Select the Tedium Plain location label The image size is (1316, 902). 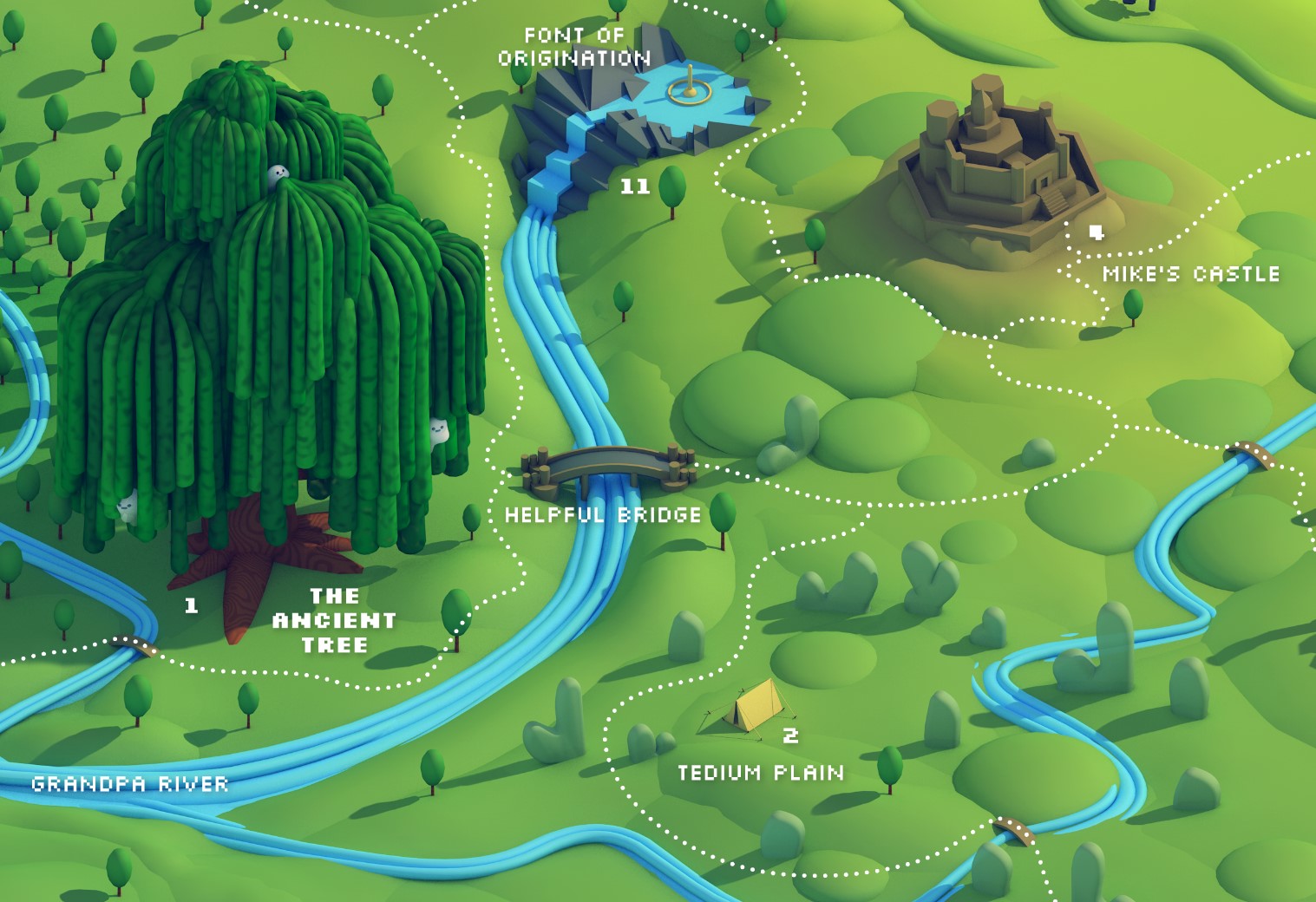(x=760, y=772)
